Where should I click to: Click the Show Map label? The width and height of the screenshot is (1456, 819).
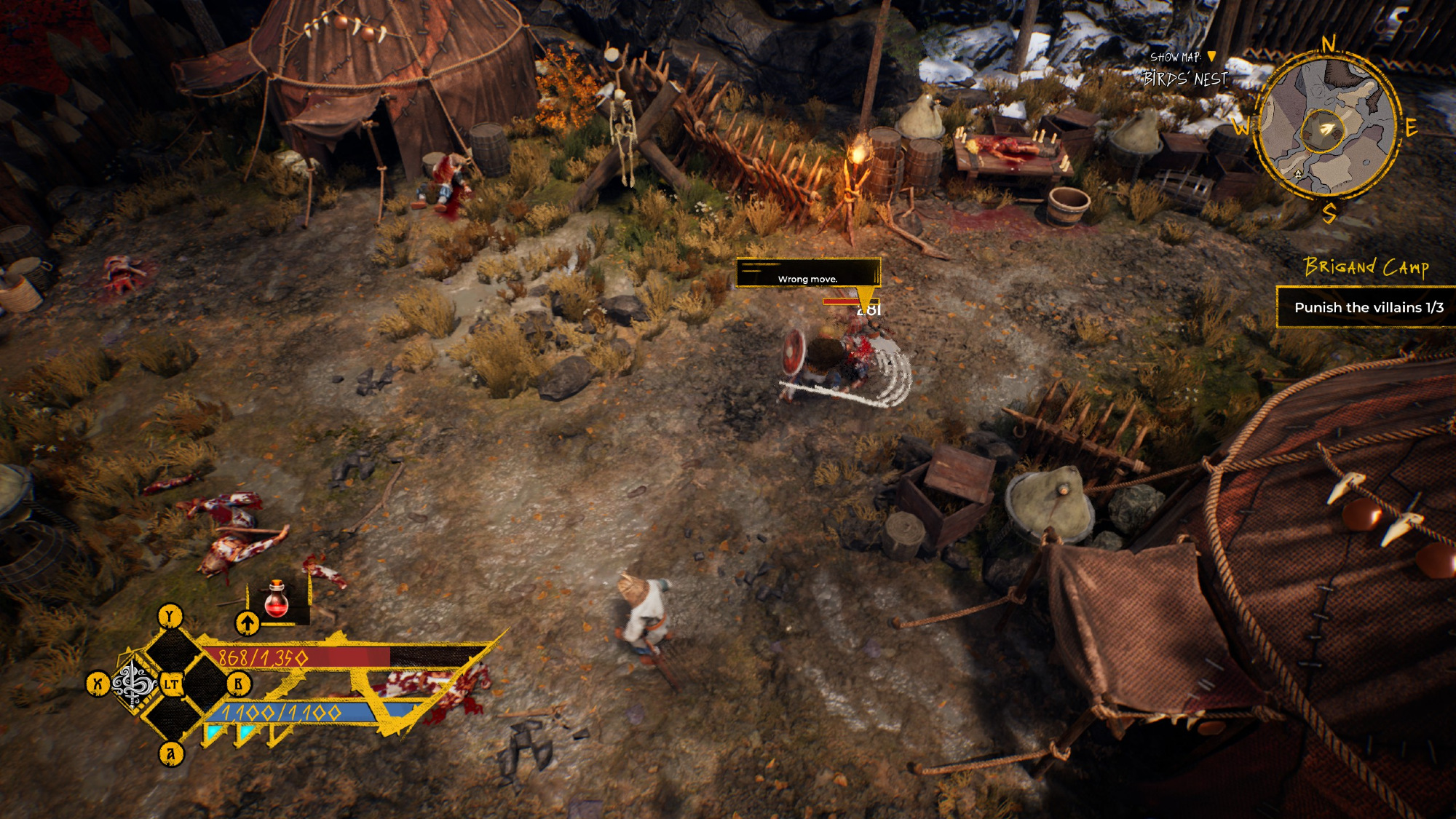(x=1175, y=57)
